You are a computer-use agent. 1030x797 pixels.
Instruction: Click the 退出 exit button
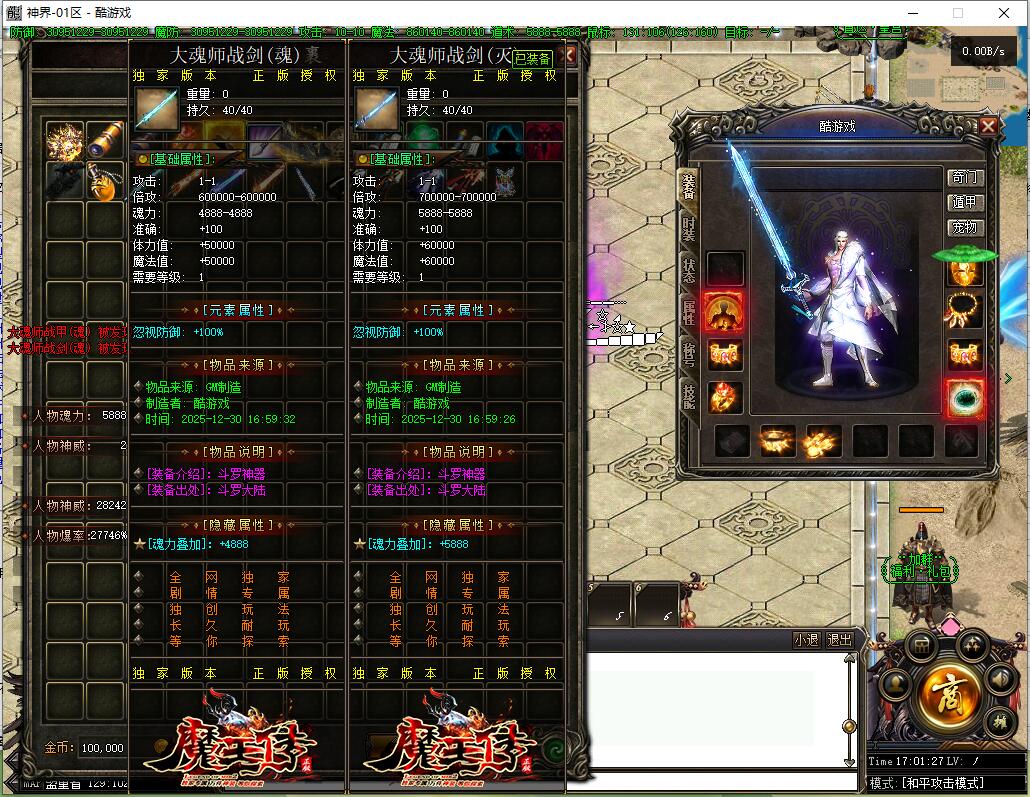coord(840,640)
